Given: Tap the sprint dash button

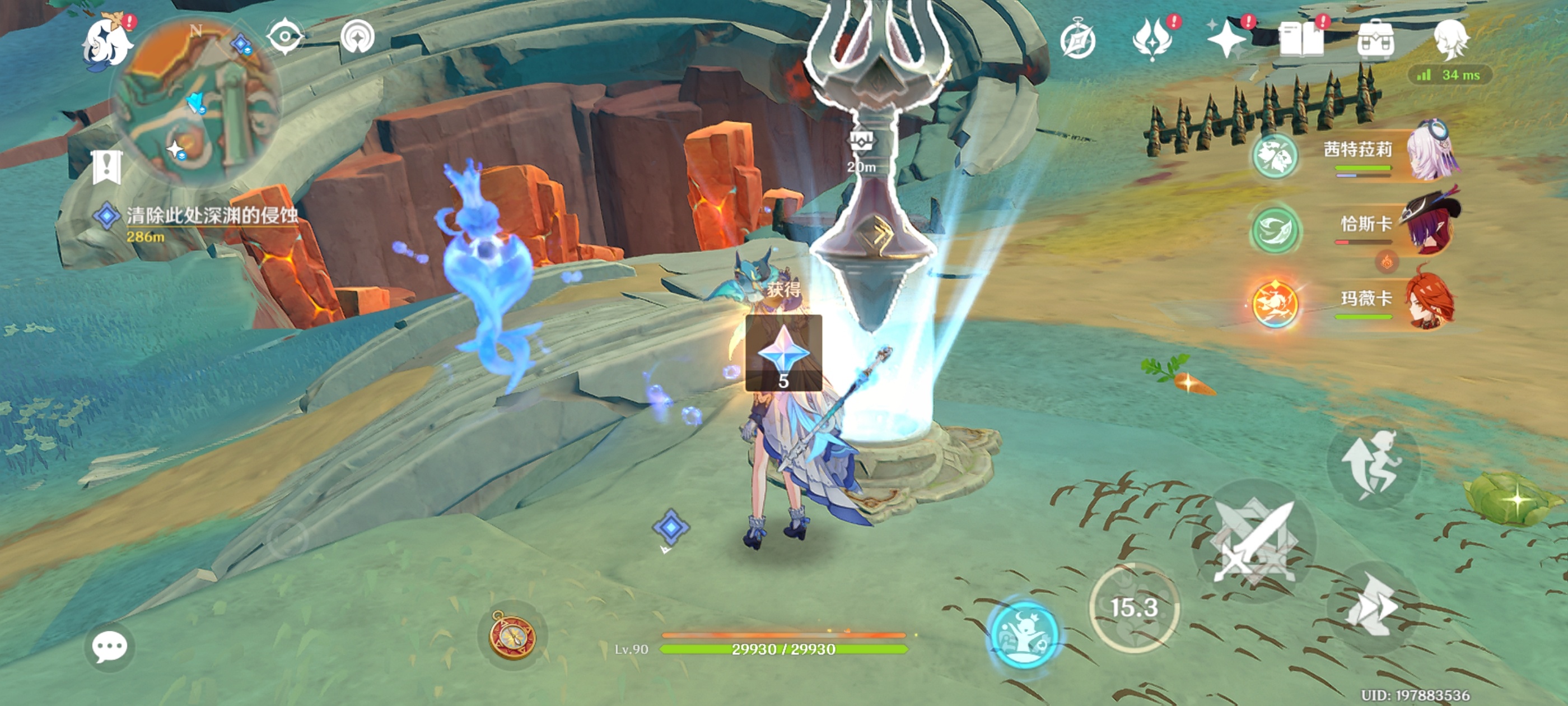Looking at the screenshot, I should click(1373, 606).
